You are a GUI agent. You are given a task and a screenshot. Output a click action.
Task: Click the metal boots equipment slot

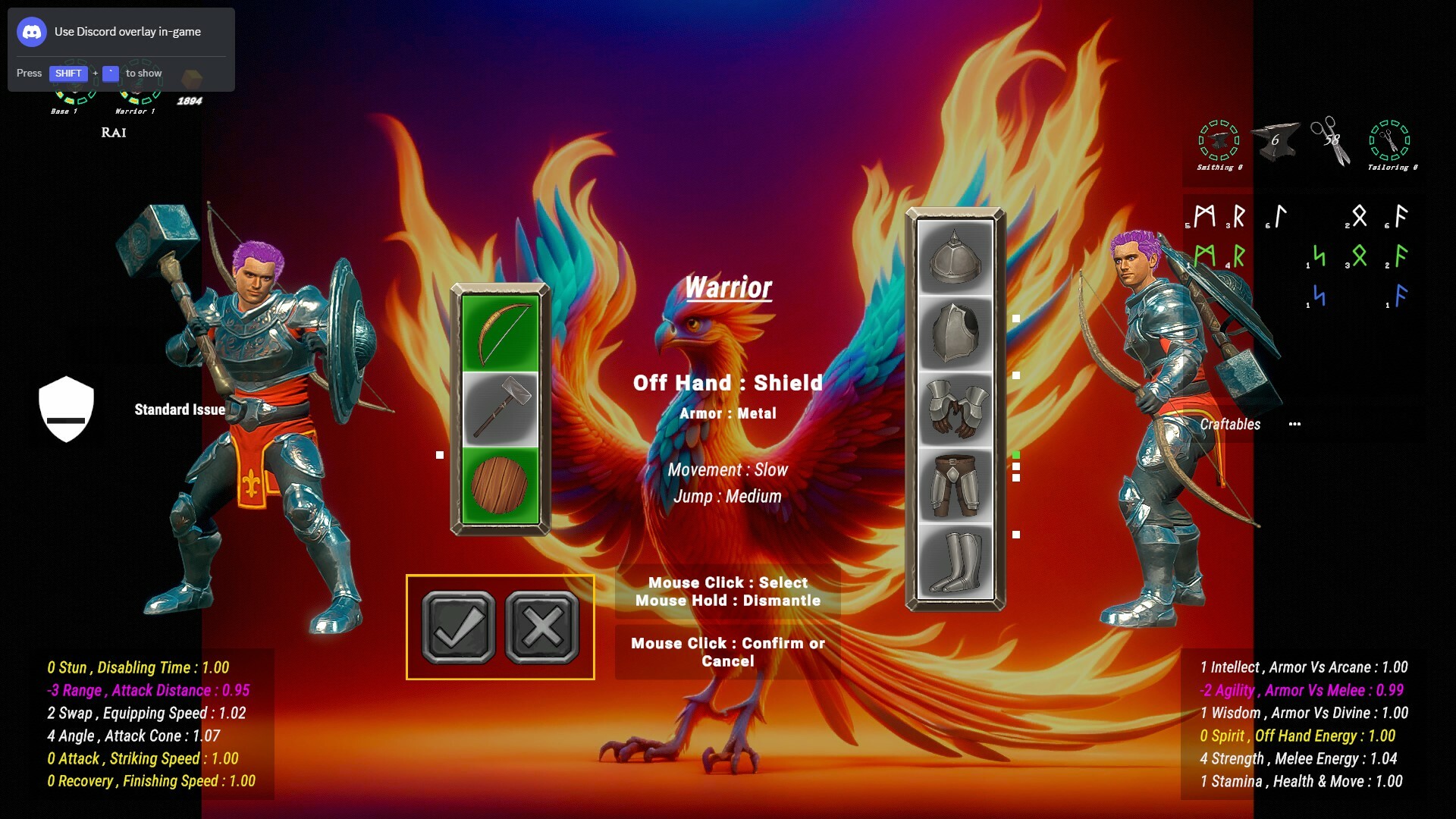click(x=954, y=561)
